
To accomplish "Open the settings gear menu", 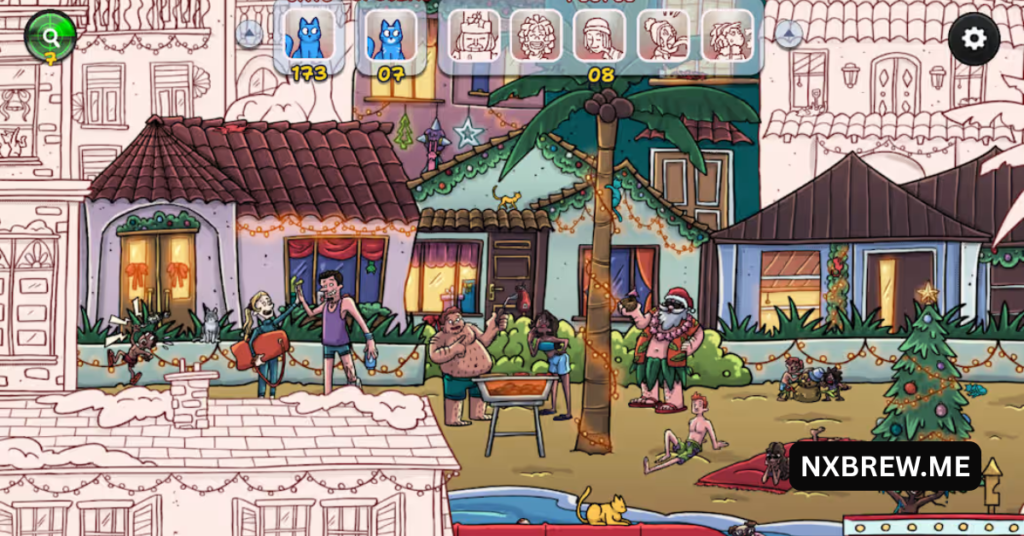I will click(973, 39).
